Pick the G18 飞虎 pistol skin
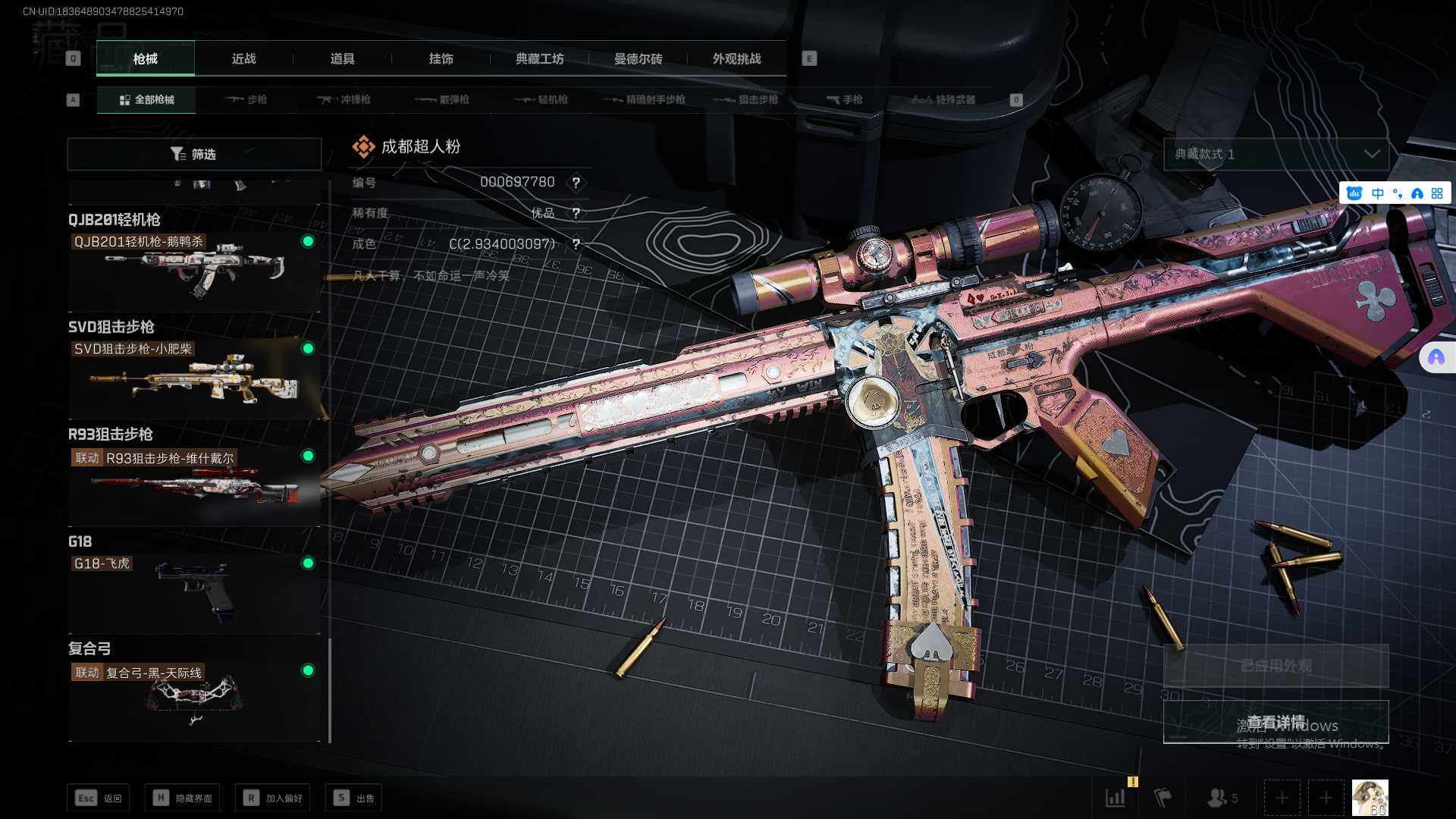The height and width of the screenshot is (819, 1456). tap(194, 591)
